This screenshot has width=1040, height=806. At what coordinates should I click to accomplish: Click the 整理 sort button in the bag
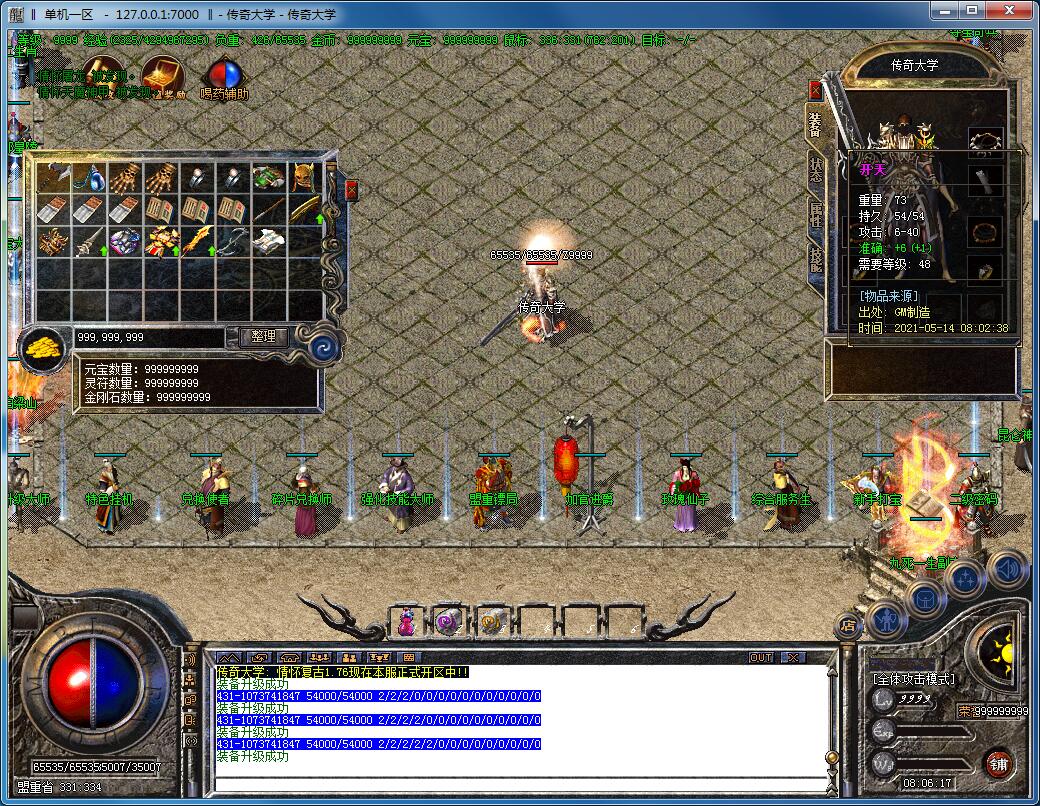(x=263, y=337)
